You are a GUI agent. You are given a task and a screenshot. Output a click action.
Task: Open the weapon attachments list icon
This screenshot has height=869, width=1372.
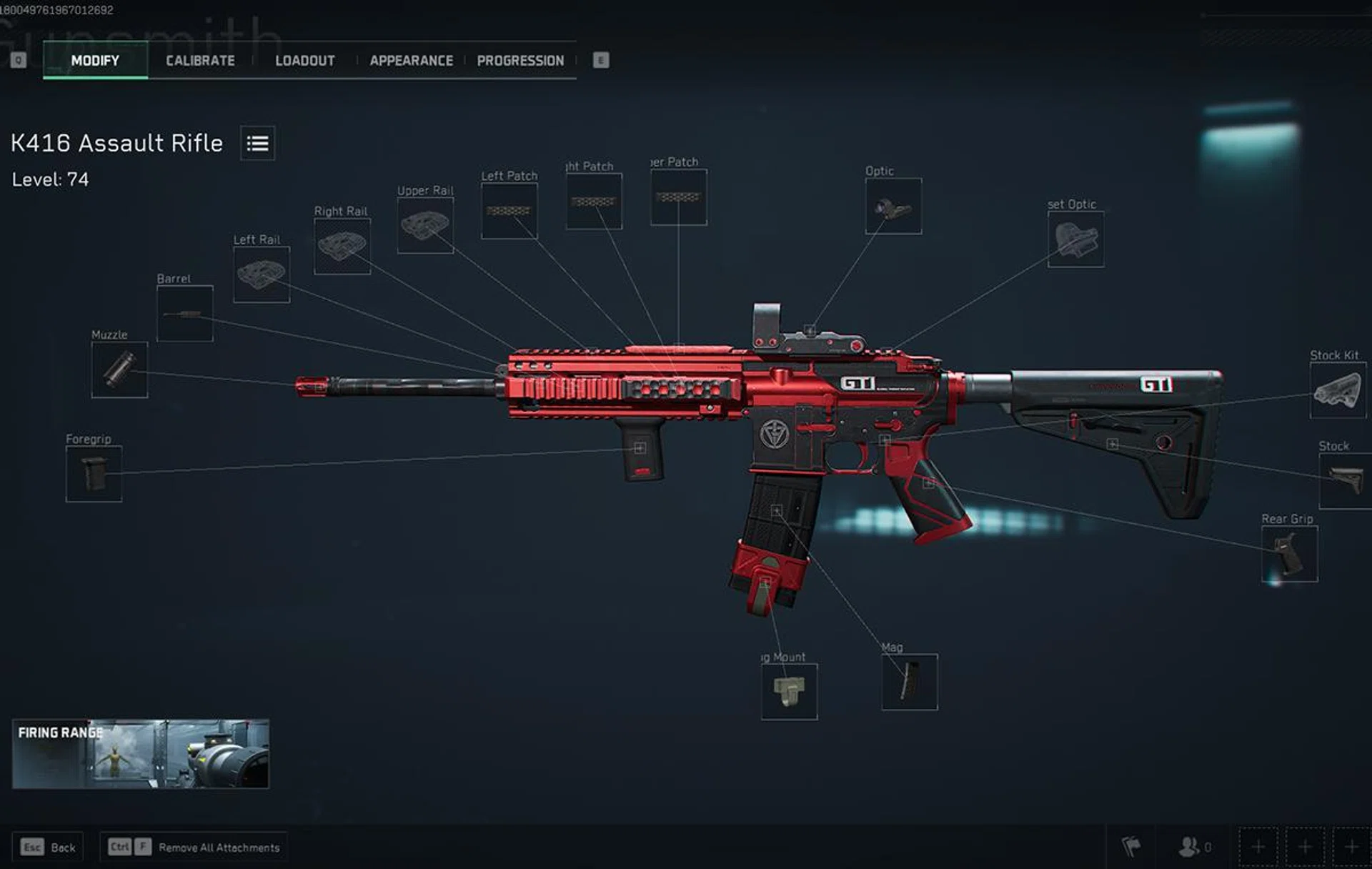[x=257, y=144]
